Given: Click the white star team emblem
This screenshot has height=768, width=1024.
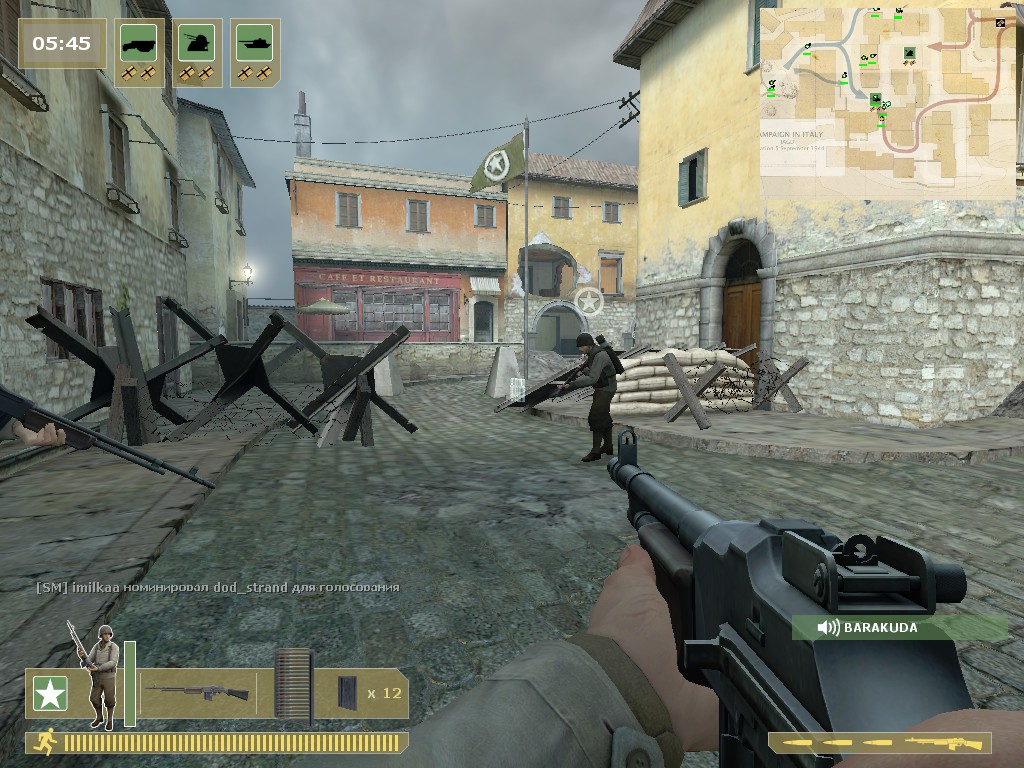Looking at the screenshot, I should tap(49, 694).
